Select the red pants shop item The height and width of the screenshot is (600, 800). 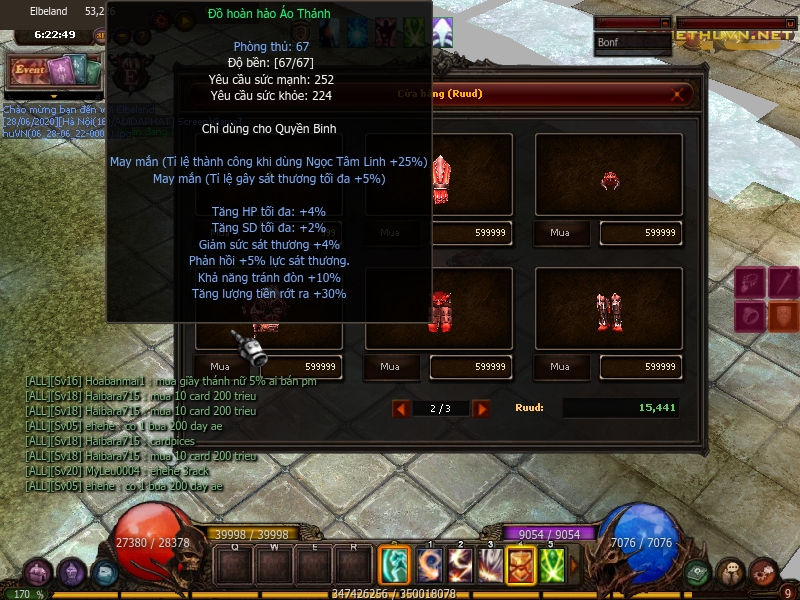click(x=439, y=312)
